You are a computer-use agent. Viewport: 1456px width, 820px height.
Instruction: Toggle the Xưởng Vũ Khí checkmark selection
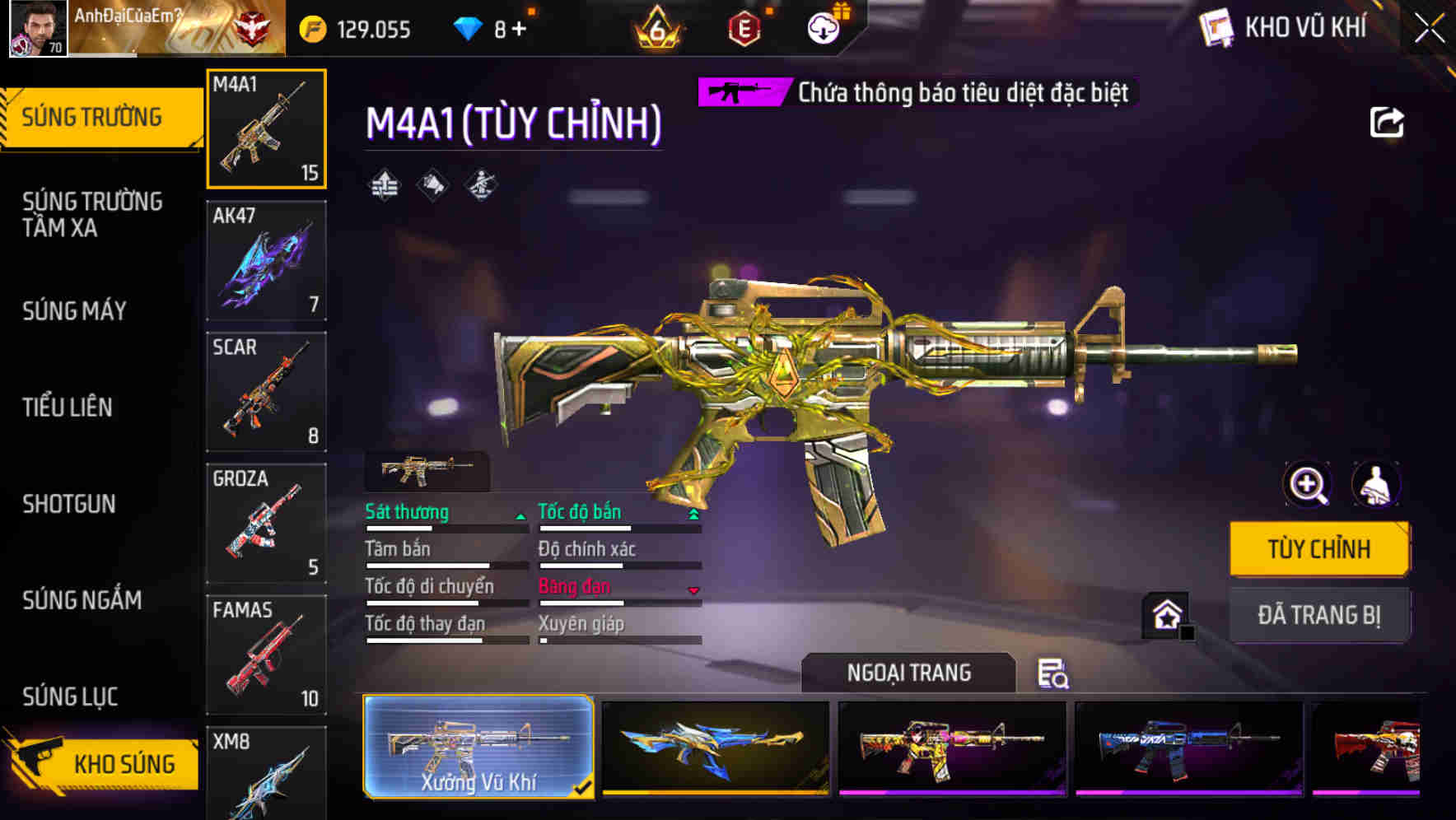pyautogui.click(x=584, y=787)
